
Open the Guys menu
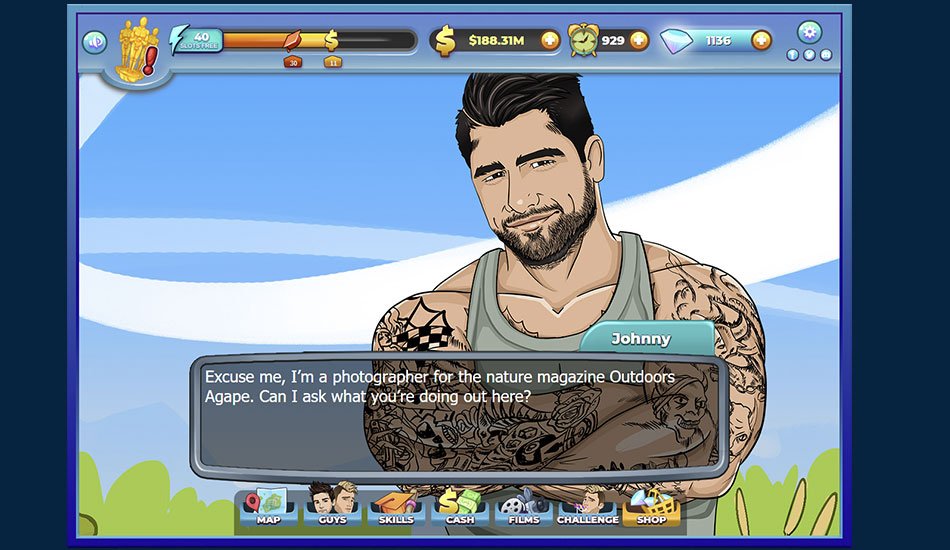332,506
